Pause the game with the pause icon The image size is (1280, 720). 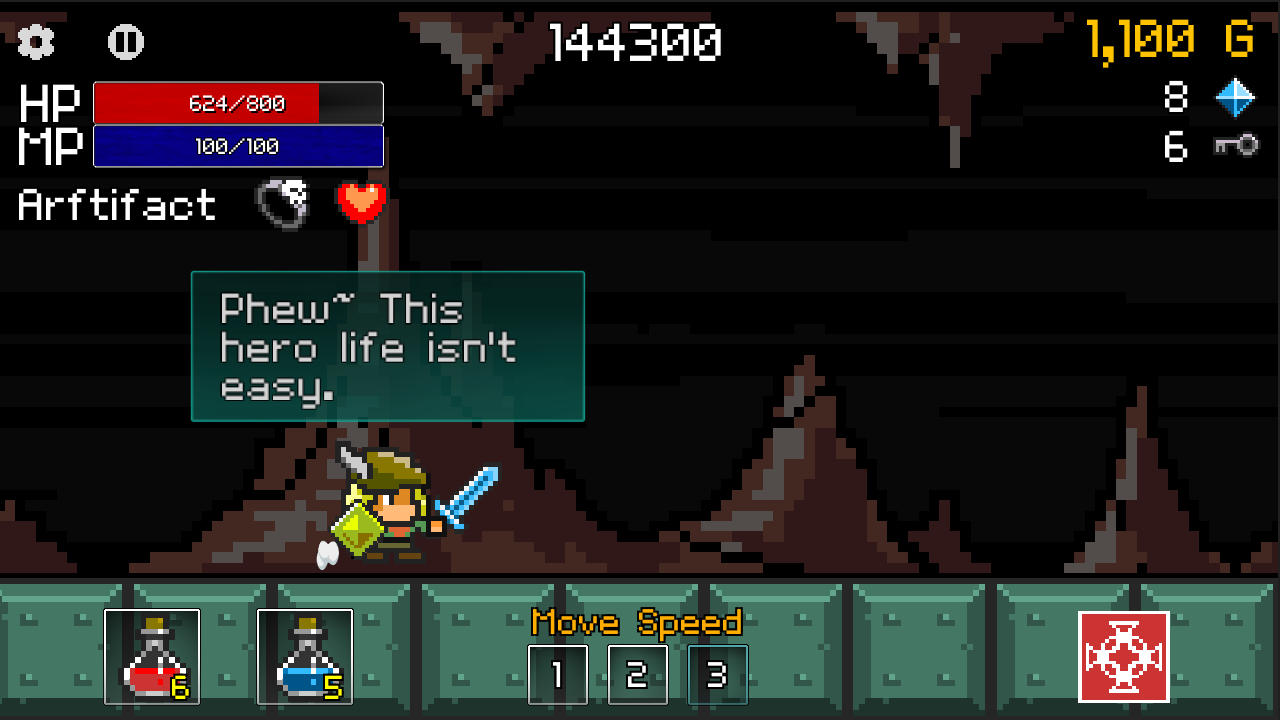(125, 42)
